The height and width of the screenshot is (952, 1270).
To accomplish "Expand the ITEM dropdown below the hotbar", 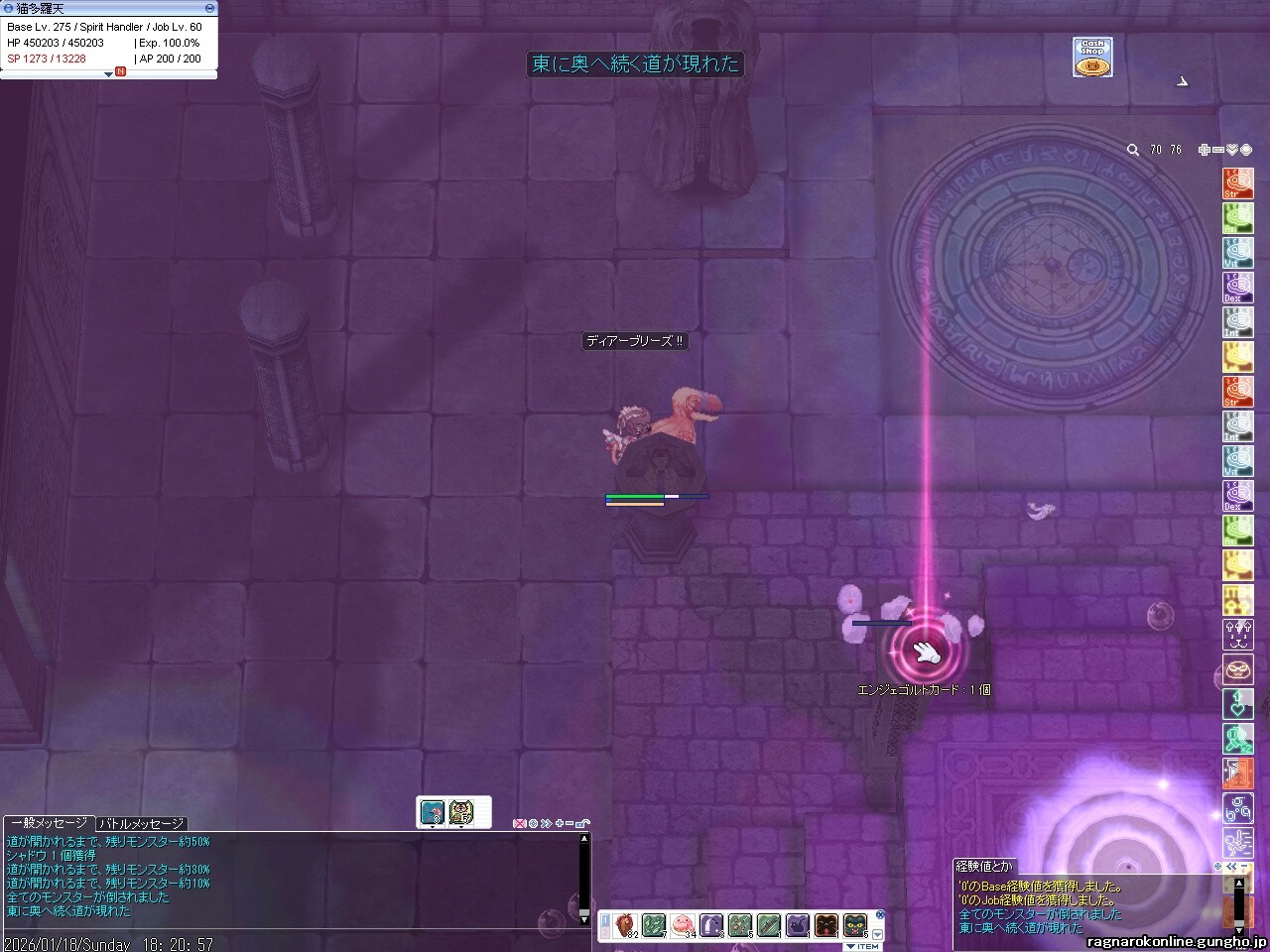I will pos(862,946).
